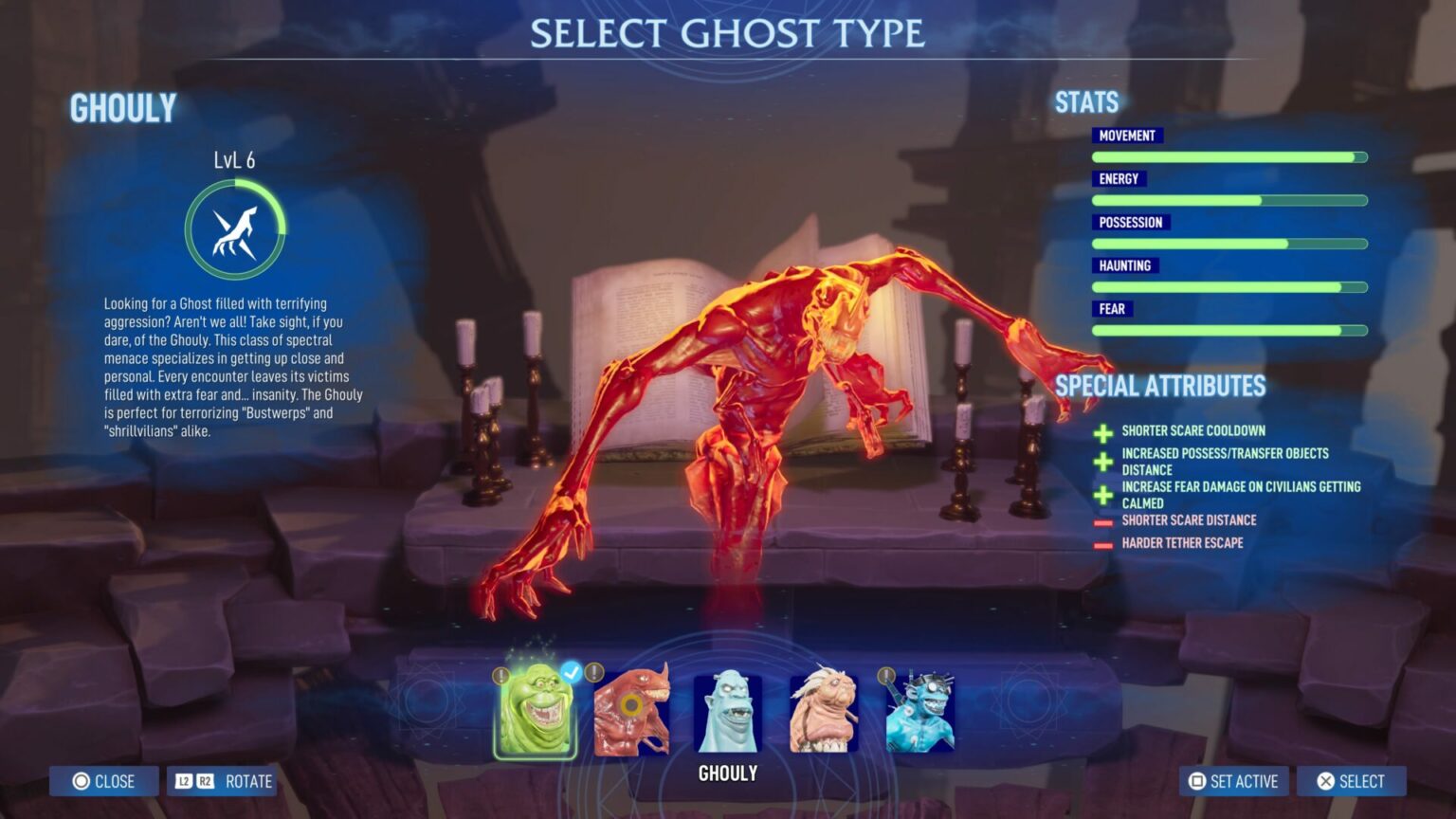
Task: Click the red minus beside Harder Tether Escape
Action: click(x=1102, y=543)
